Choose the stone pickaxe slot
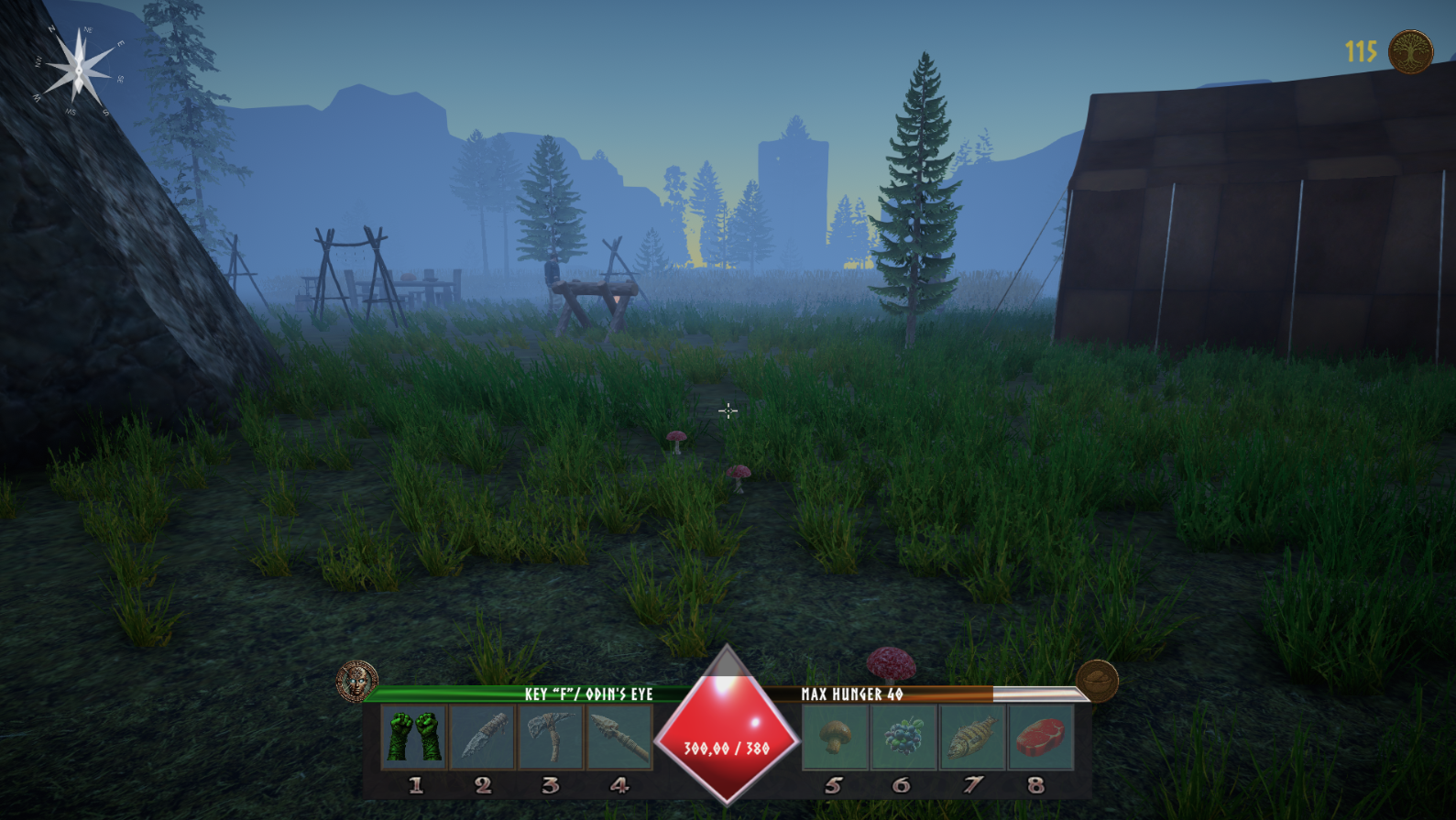Screen dimensions: 1456x820 [x=550, y=737]
